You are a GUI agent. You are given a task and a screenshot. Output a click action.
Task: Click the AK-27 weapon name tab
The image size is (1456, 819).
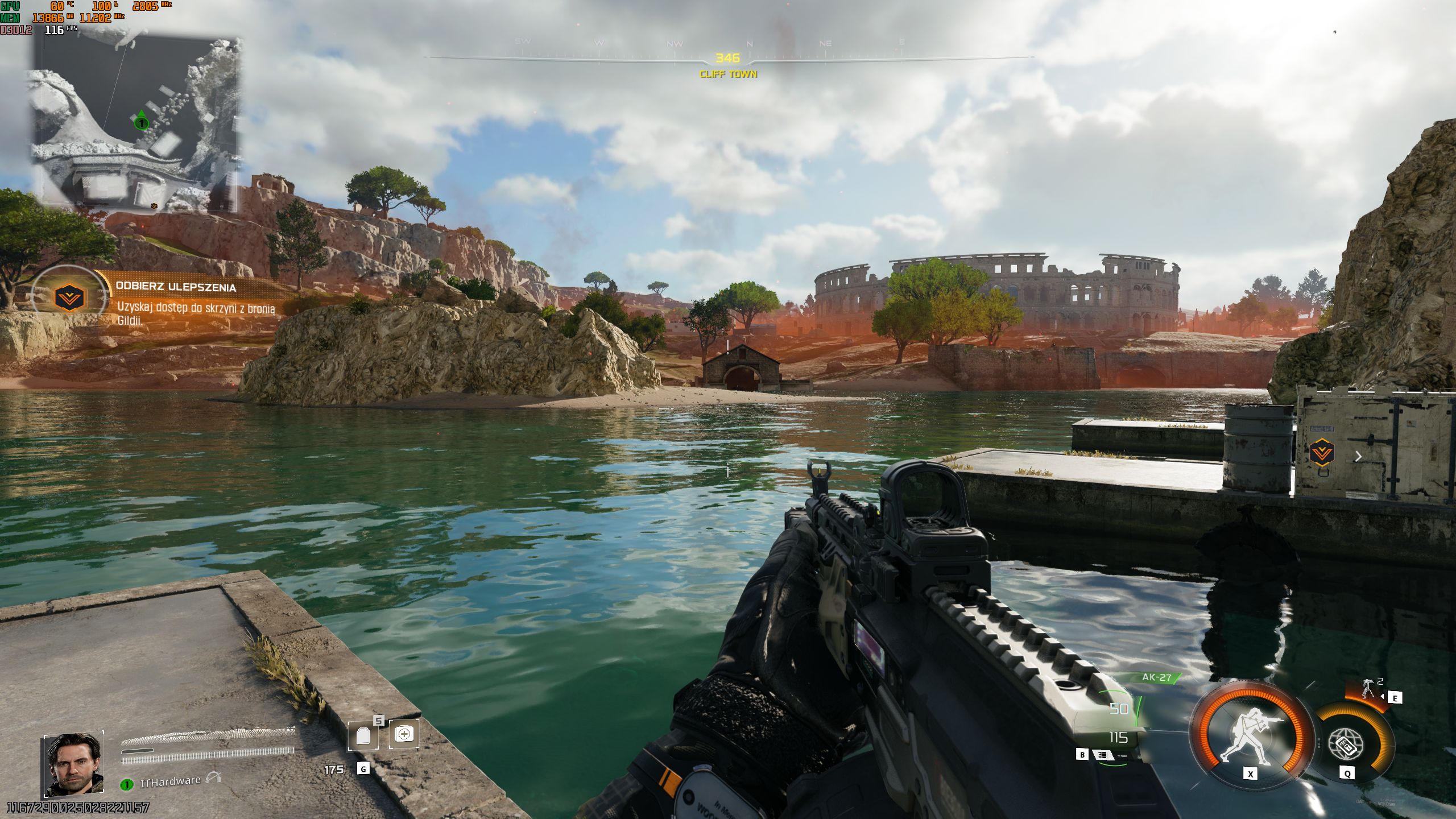pos(1157,677)
